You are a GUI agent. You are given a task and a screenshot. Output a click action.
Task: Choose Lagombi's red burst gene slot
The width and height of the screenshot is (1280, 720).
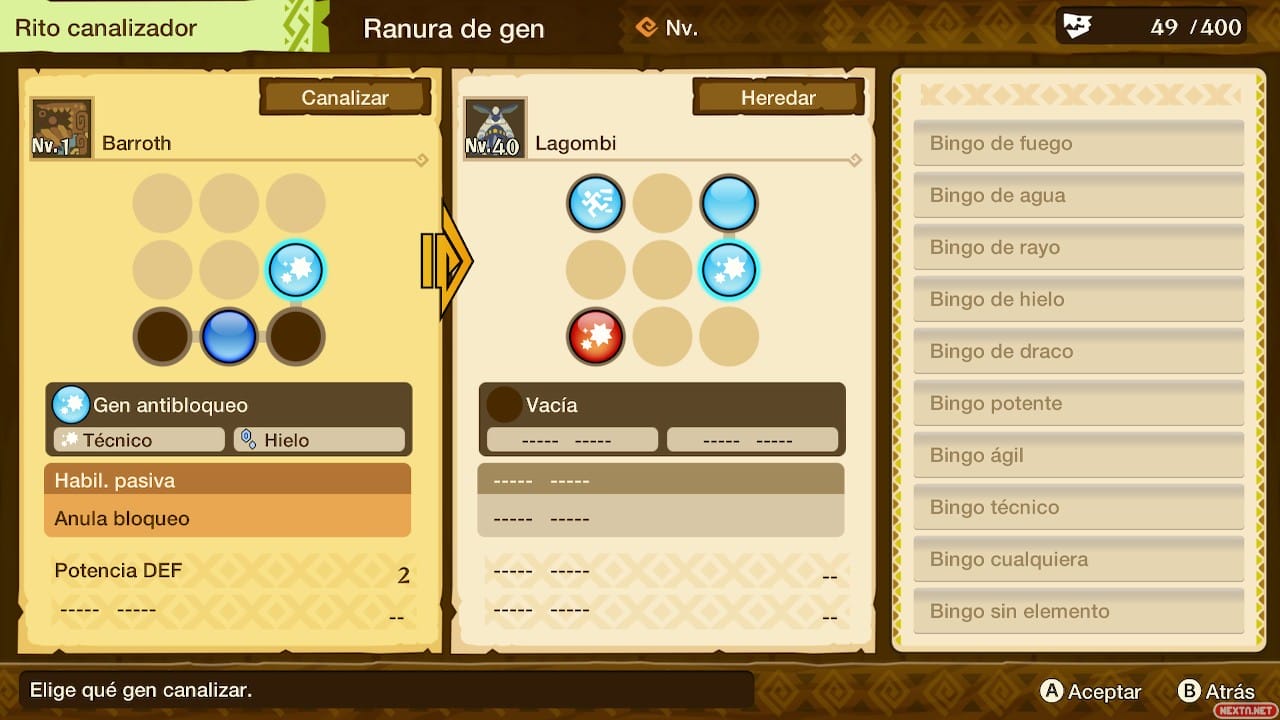pyautogui.click(x=596, y=336)
